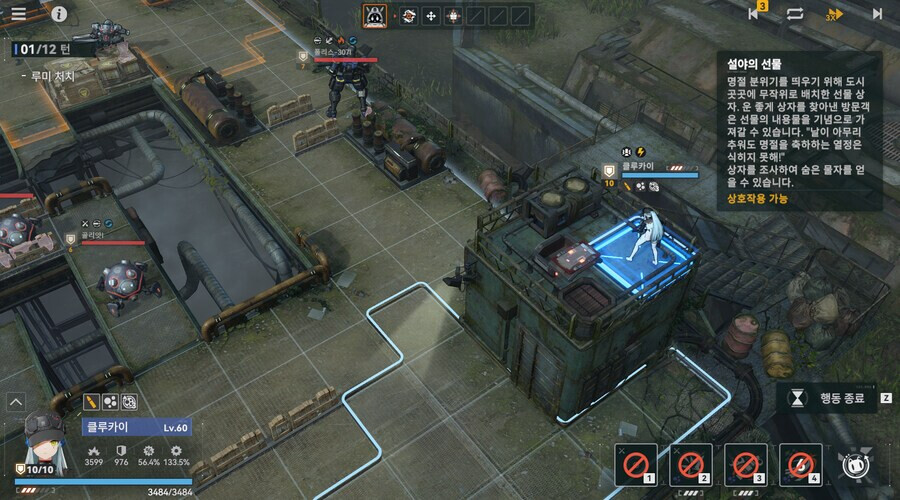Select skill slot number 4
900x500 pixels.
[800, 464]
